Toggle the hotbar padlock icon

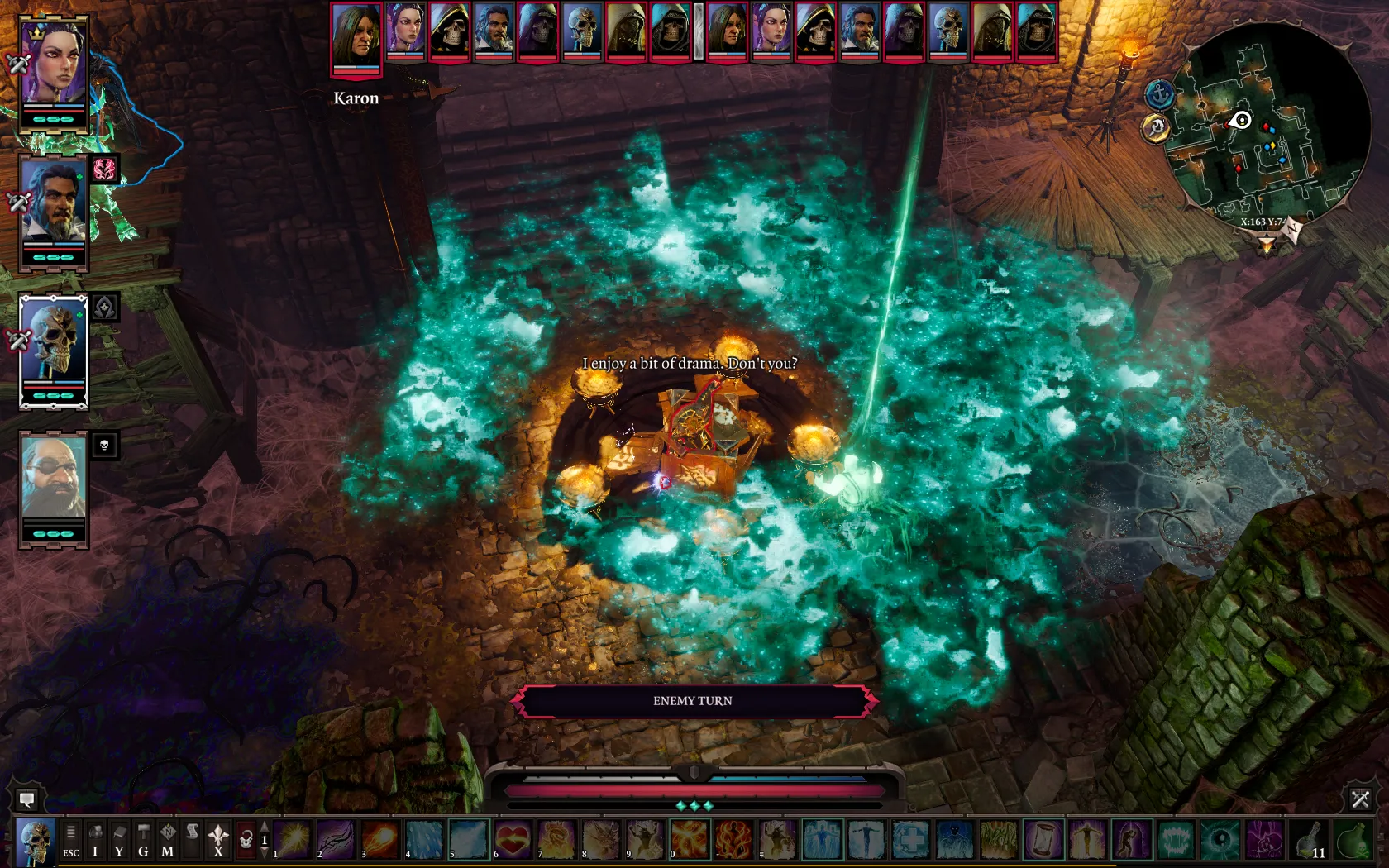pyautogui.click(x=246, y=840)
